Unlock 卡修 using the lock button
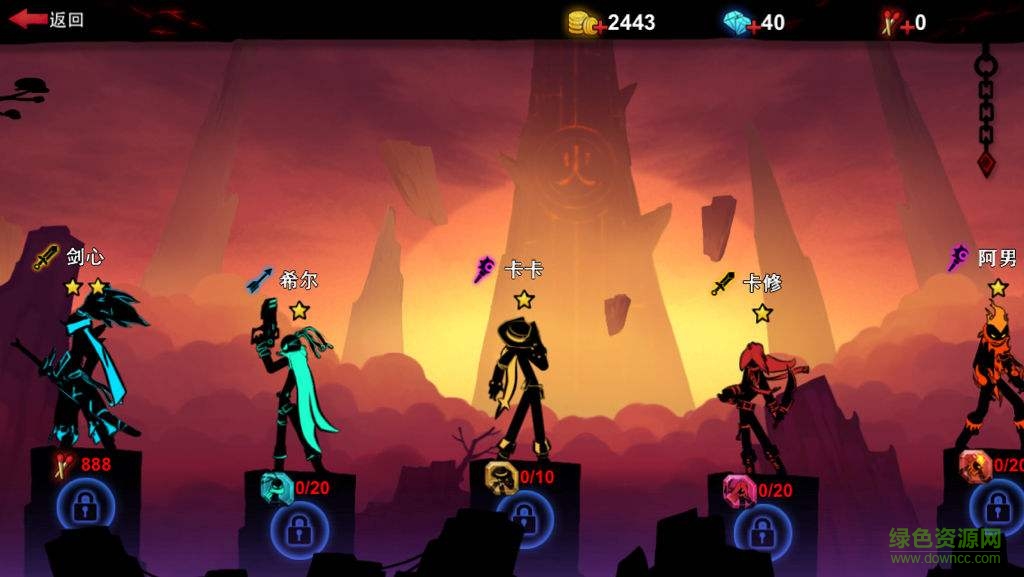This screenshot has height=577, width=1024. [x=762, y=528]
